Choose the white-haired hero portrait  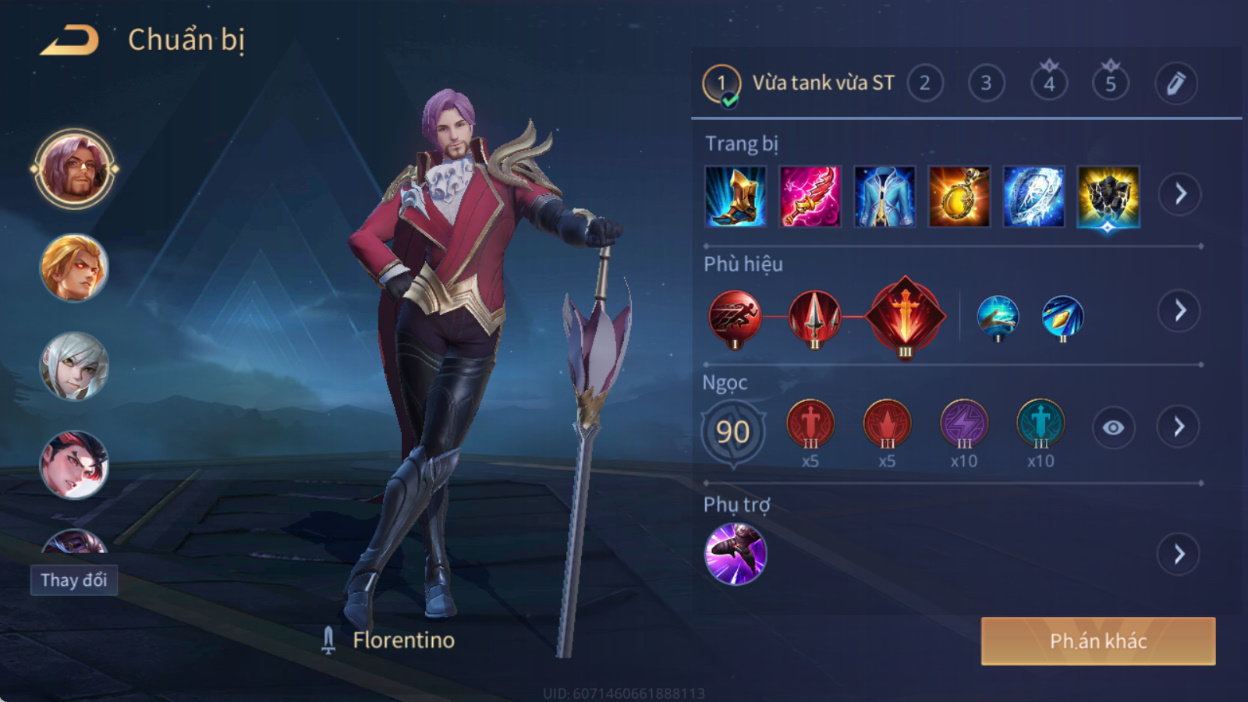(x=74, y=366)
